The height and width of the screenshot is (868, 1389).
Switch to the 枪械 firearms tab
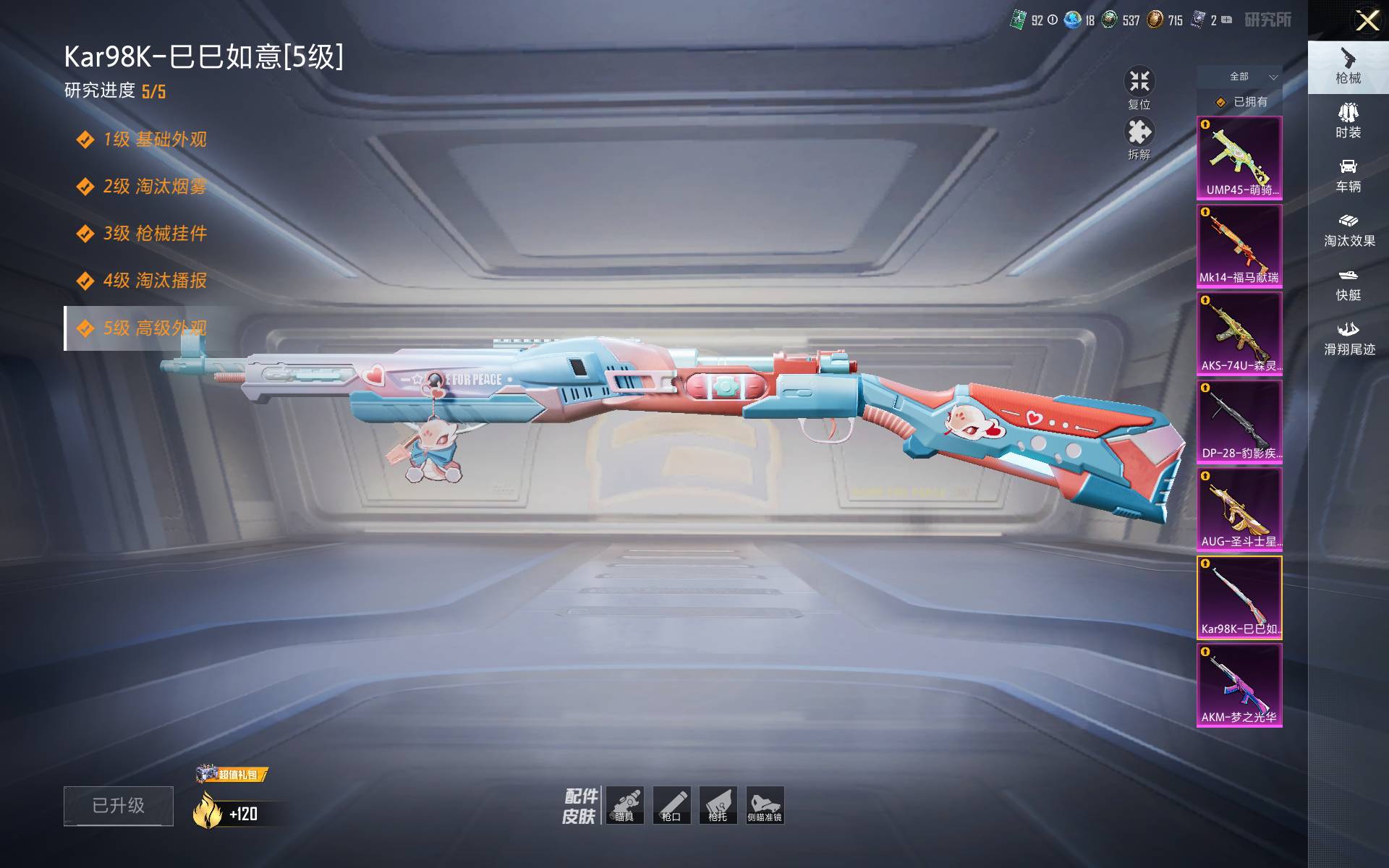1348,67
